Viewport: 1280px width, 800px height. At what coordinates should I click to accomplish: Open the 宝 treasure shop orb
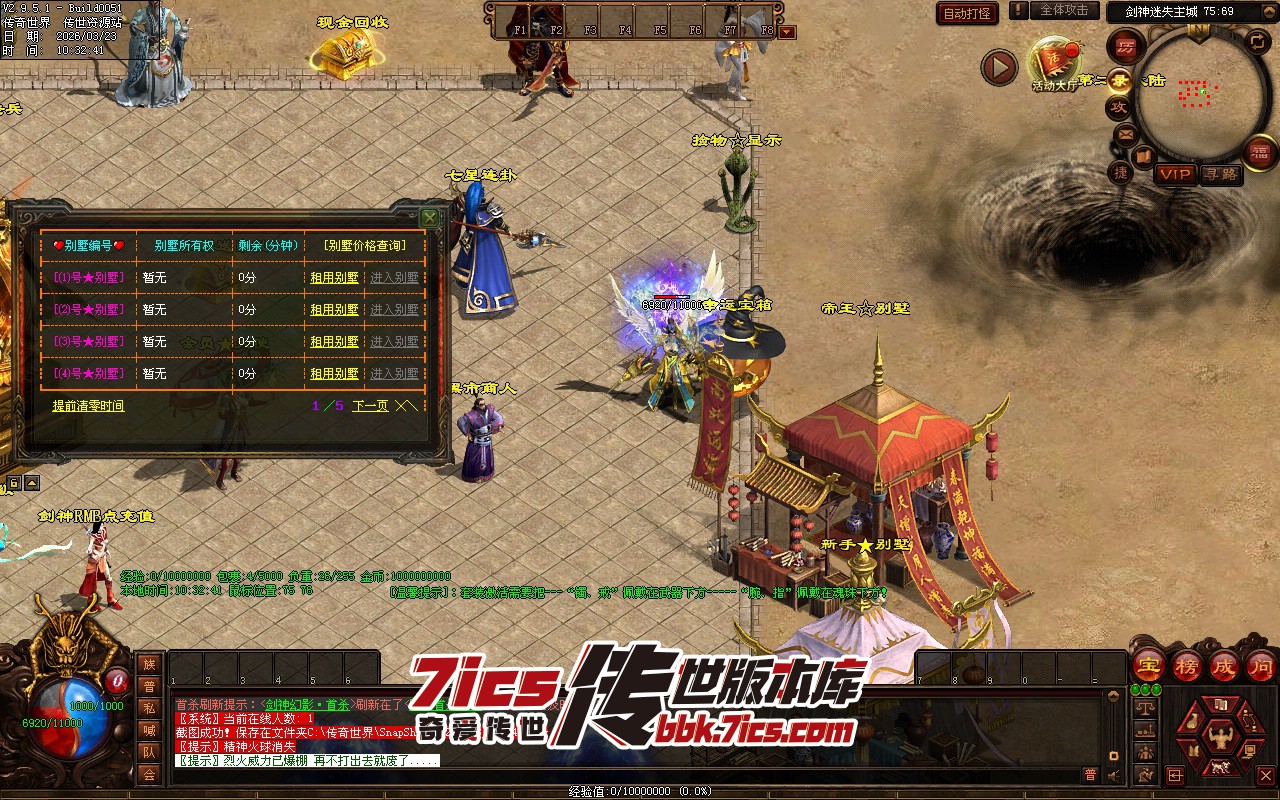coord(1149,665)
